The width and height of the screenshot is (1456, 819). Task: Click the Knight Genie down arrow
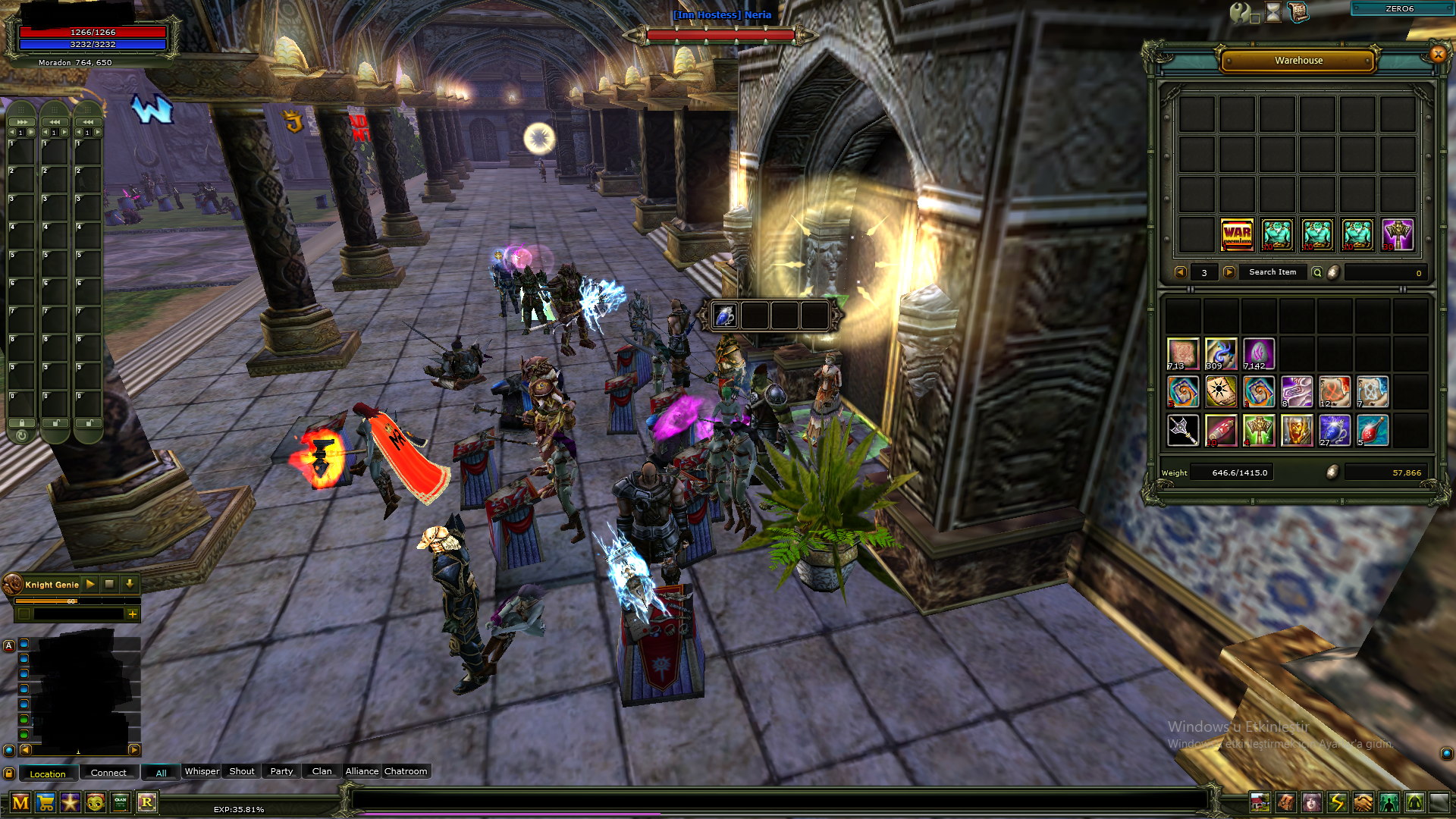click(x=129, y=584)
